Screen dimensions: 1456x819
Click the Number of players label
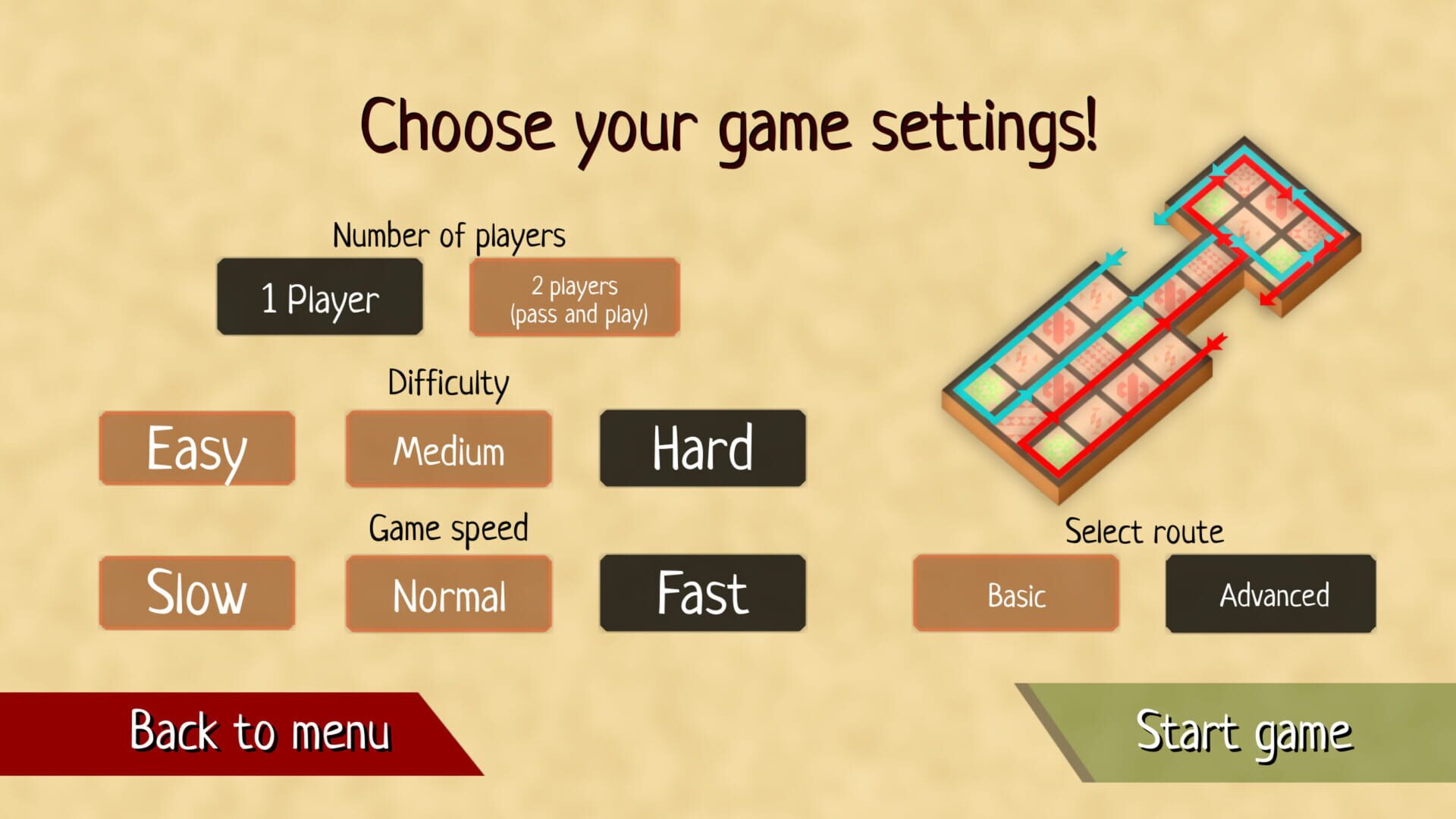coord(449,236)
